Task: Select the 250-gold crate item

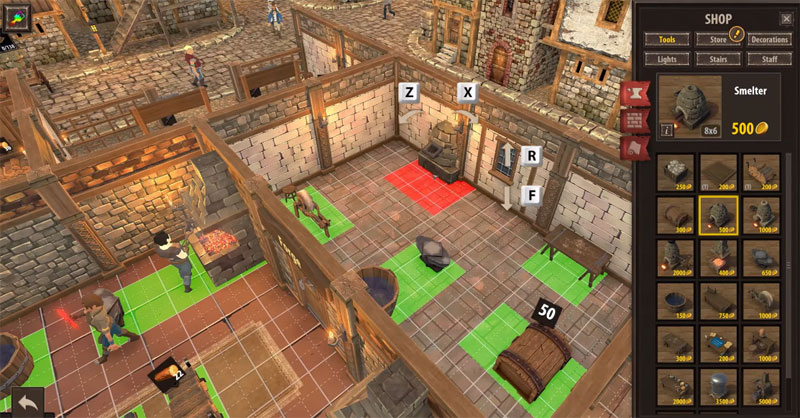Action: (x=675, y=171)
